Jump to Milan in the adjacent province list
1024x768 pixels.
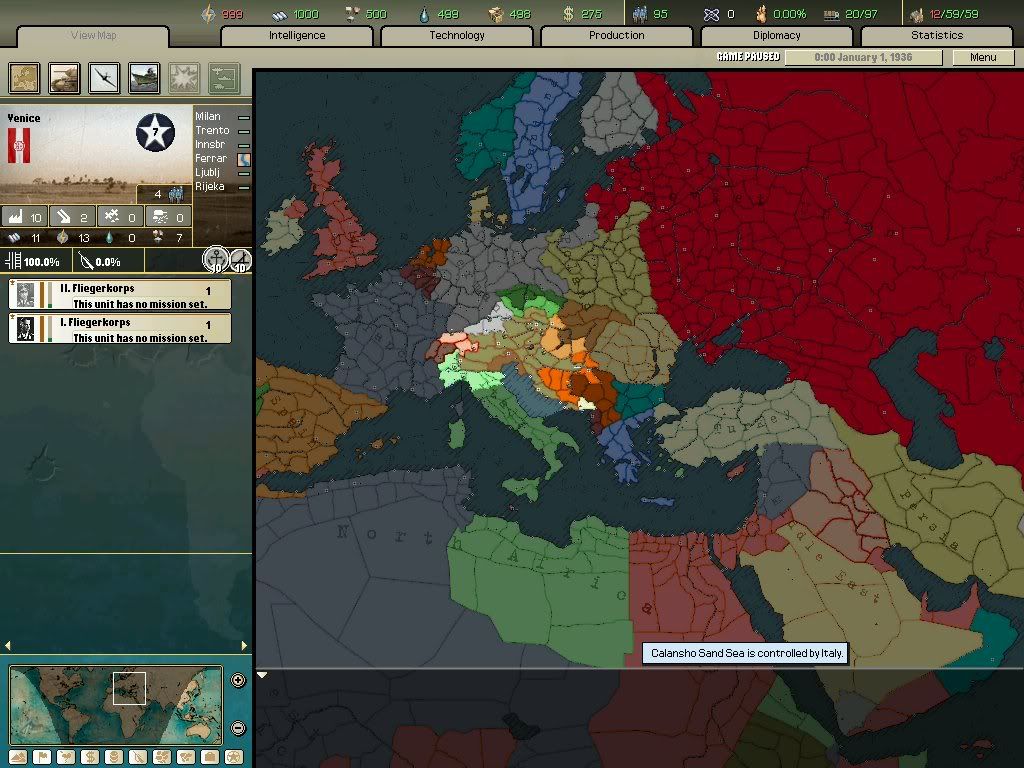(208, 117)
